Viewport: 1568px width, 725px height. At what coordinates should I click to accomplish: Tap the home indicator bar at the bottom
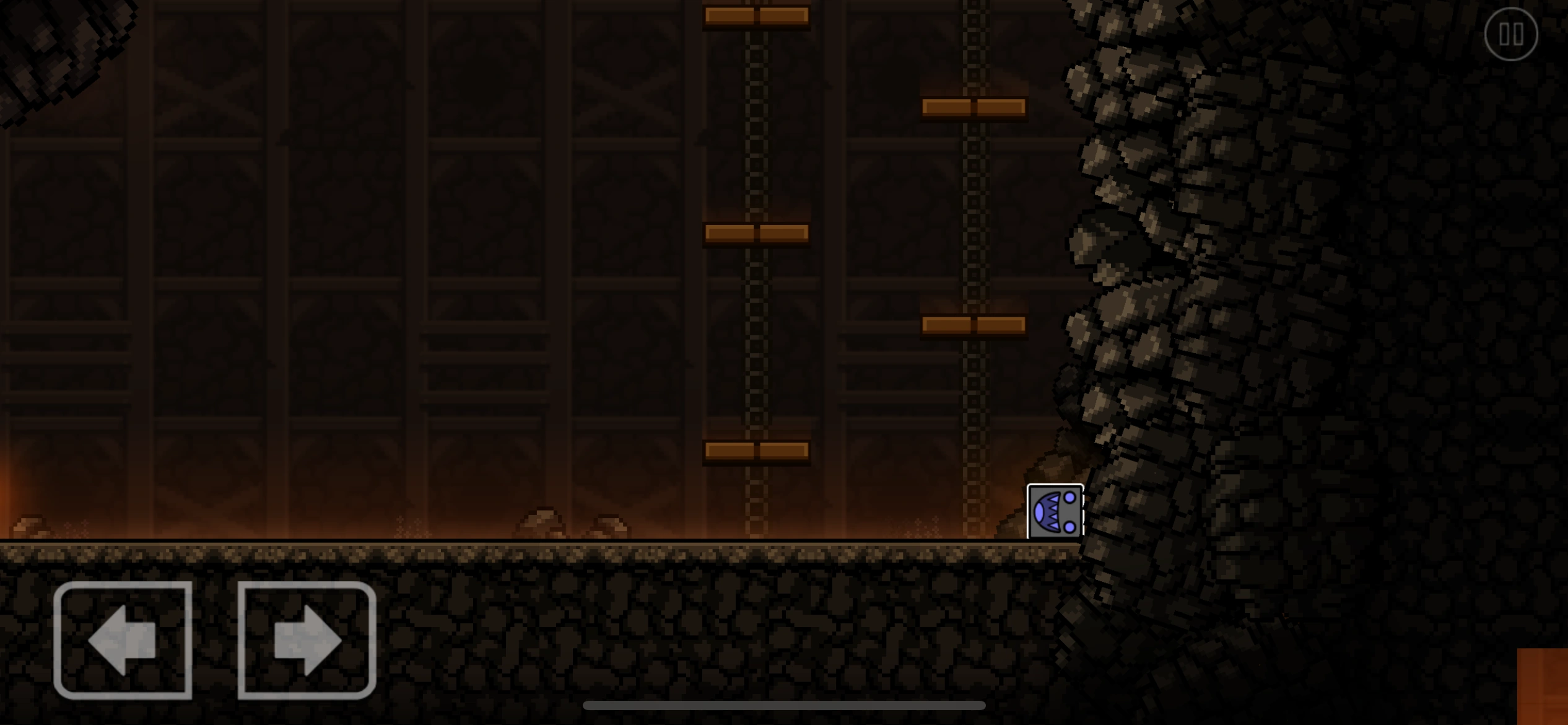pyautogui.click(x=784, y=706)
